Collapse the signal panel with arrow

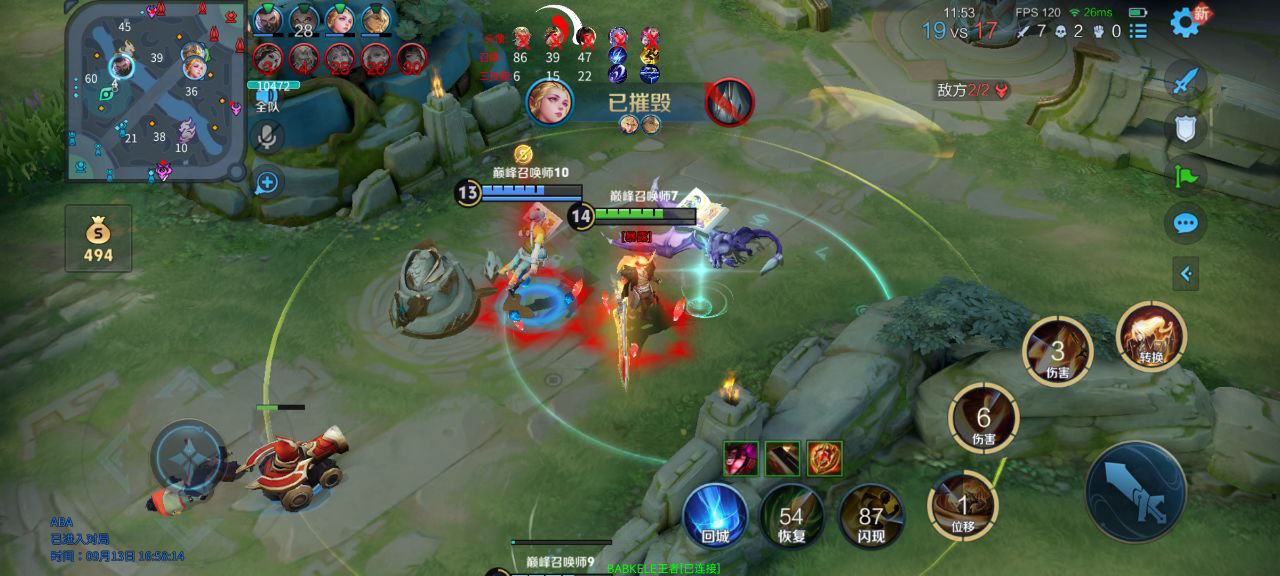1186,272
